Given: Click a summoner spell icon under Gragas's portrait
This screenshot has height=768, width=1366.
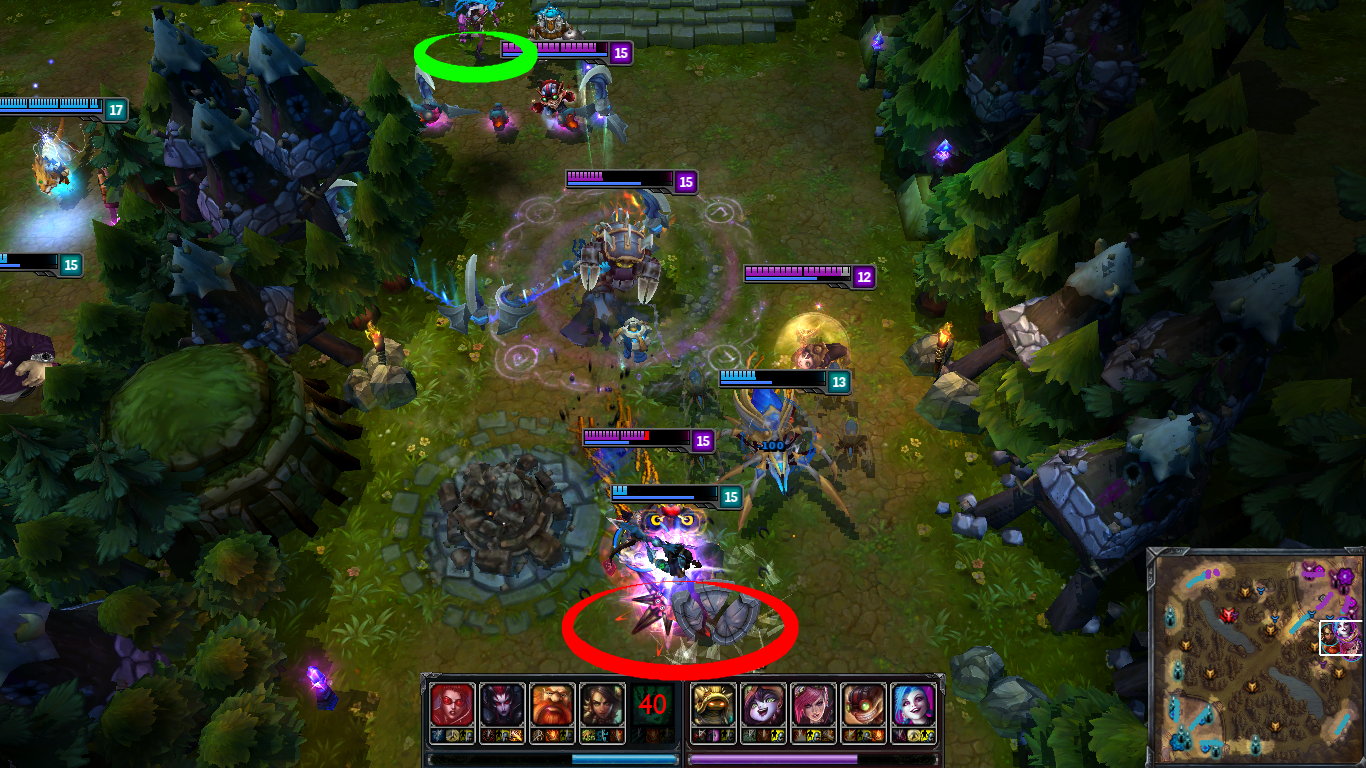Looking at the screenshot, I should [x=540, y=735].
